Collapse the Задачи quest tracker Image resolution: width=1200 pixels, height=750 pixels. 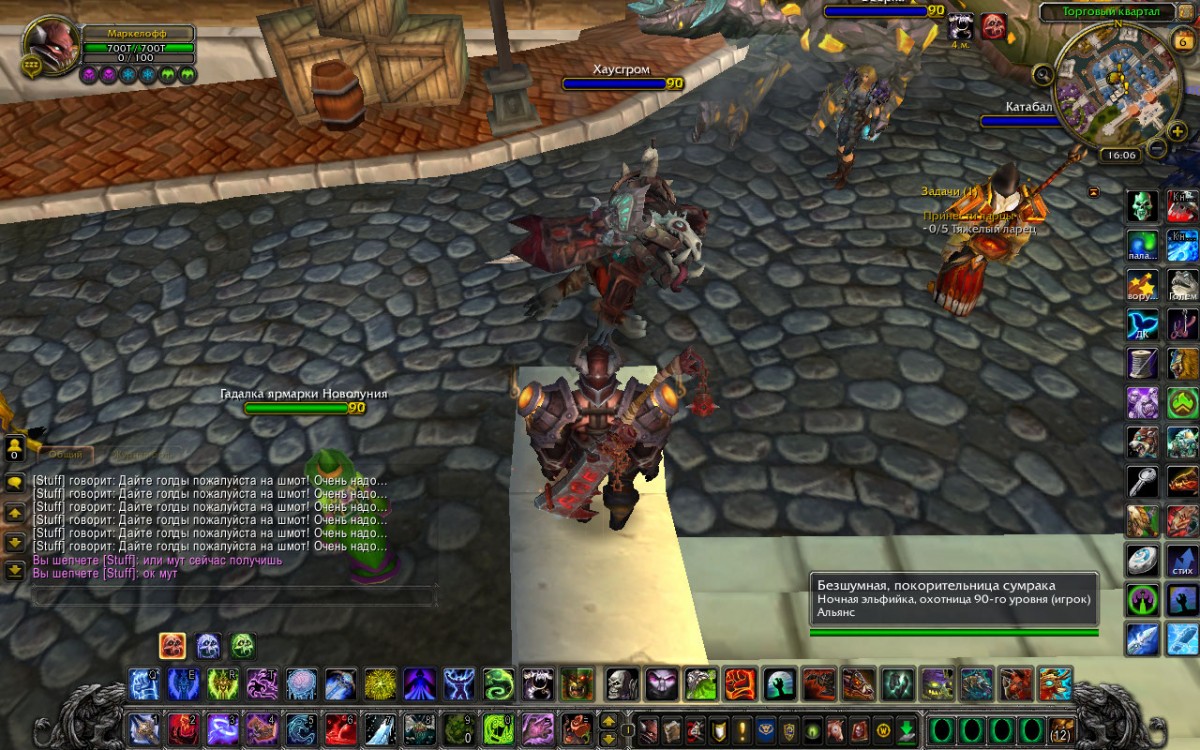pos(1093,191)
